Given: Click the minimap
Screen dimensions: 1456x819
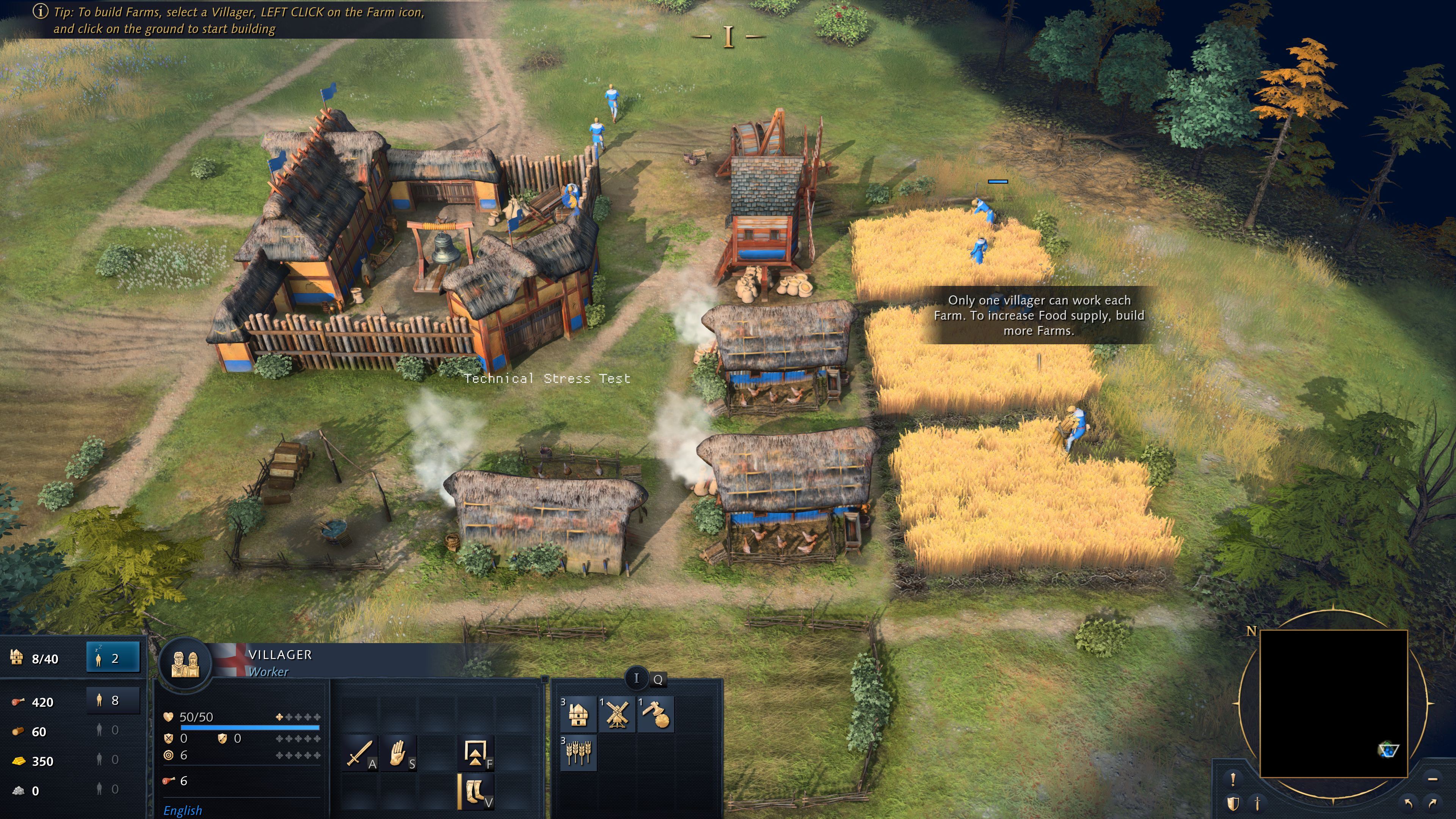Looking at the screenshot, I should click(x=1334, y=704).
